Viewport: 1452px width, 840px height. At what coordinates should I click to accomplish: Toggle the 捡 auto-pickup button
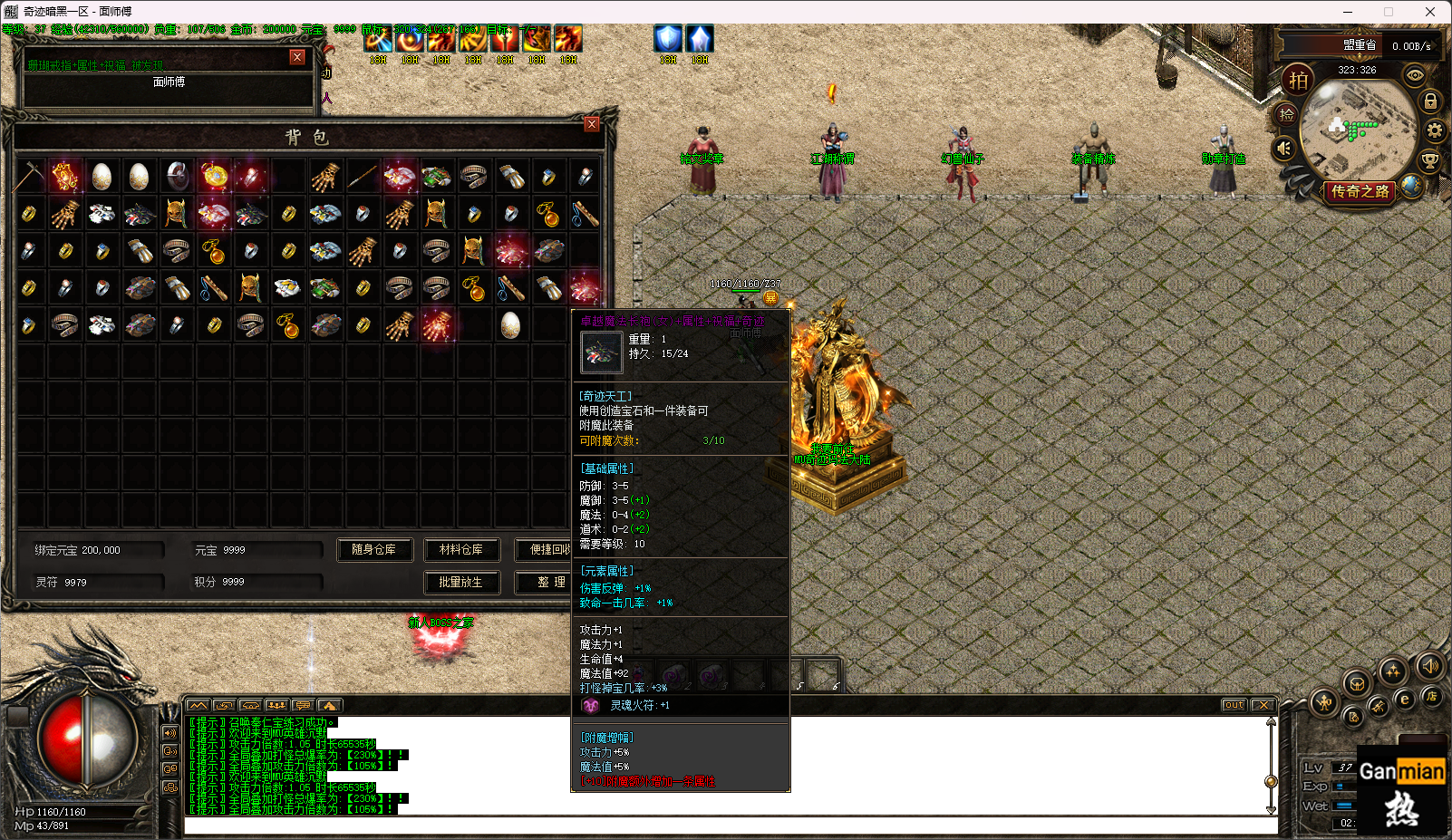1287,115
